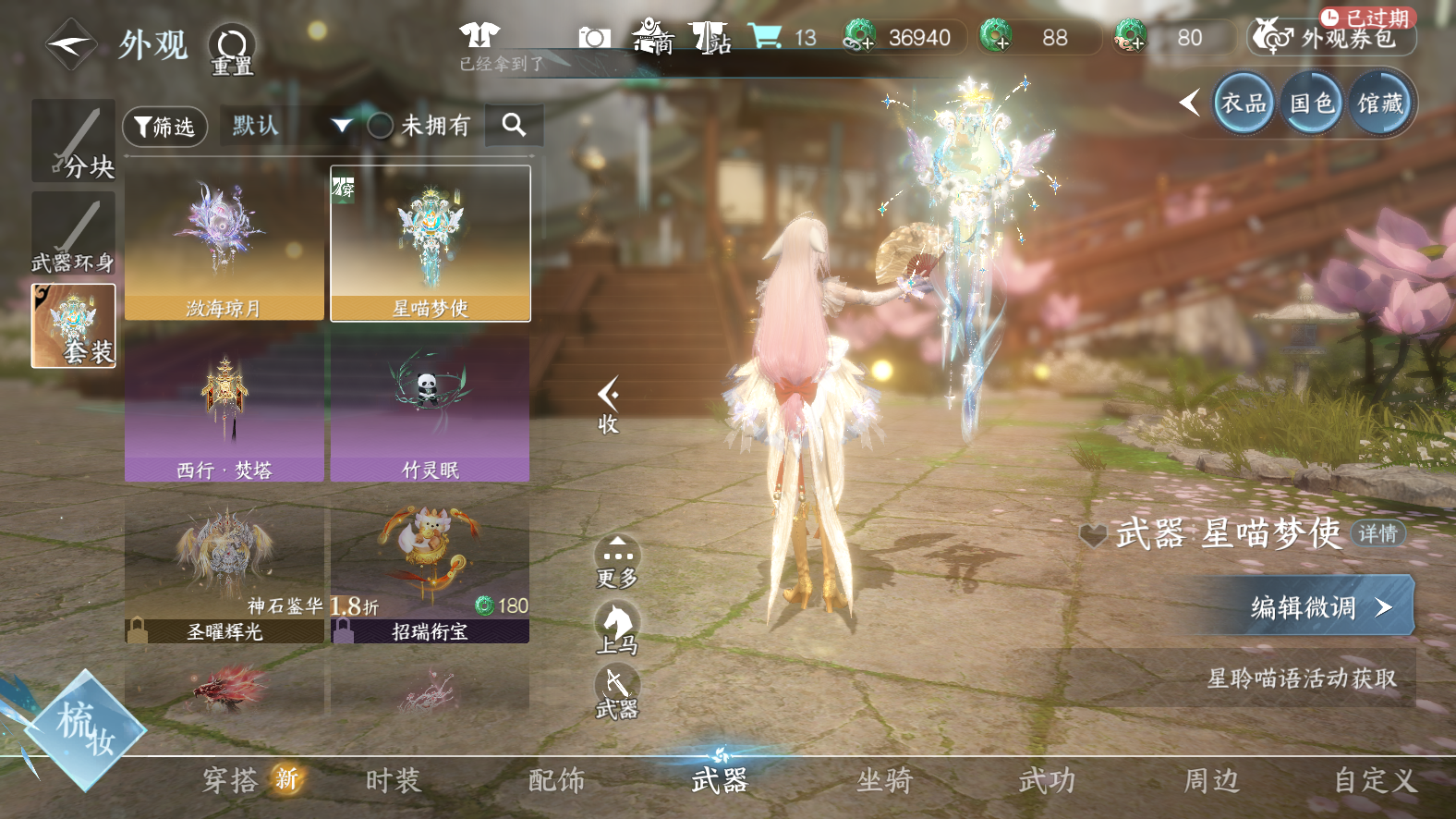The height and width of the screenshot is (819, 1456).
Task: Choose the 星喵梦使 weapon skin tile
Action: (x=431, y=244)
